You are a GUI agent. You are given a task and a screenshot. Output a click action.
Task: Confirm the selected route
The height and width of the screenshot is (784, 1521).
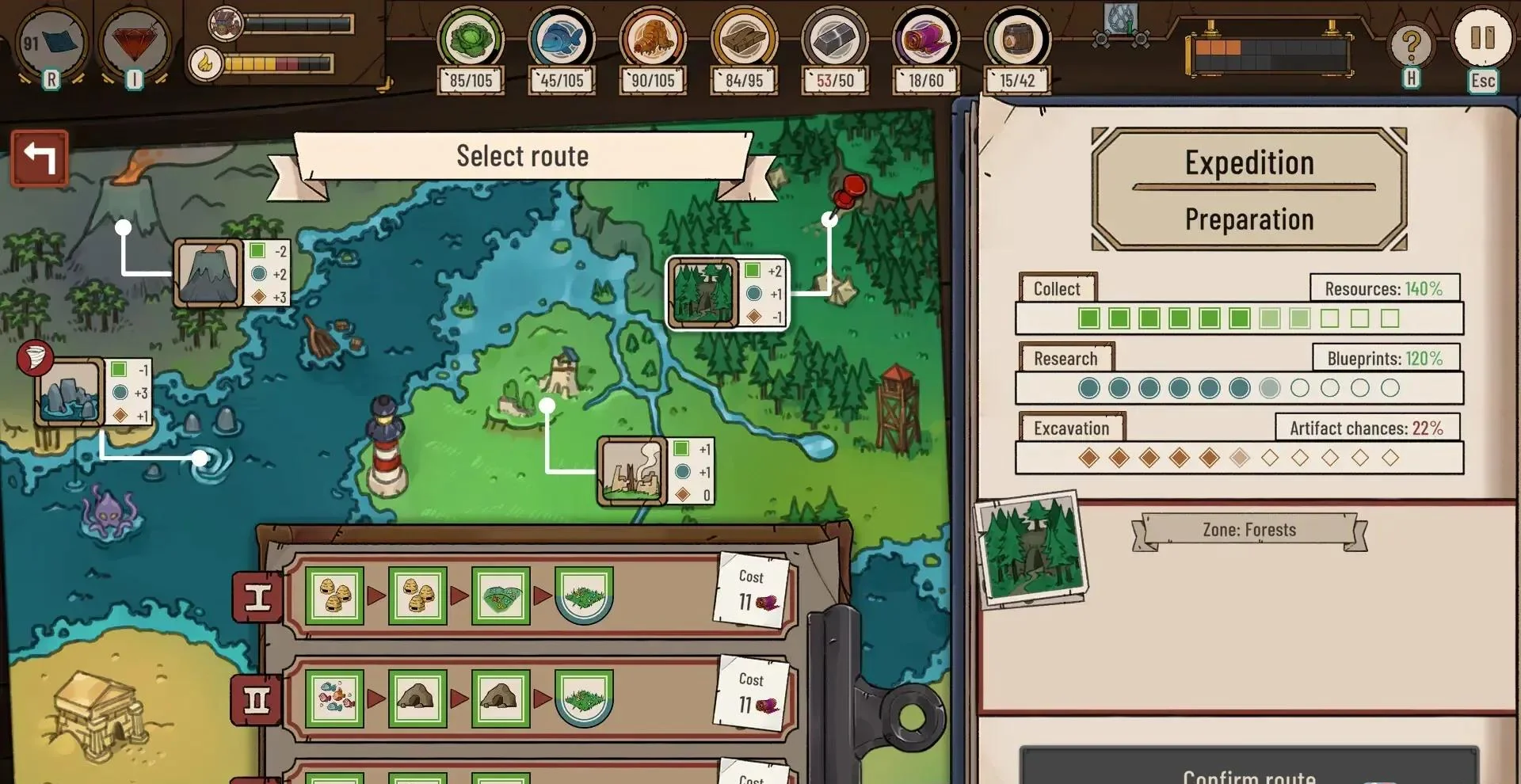(1248, 770)
